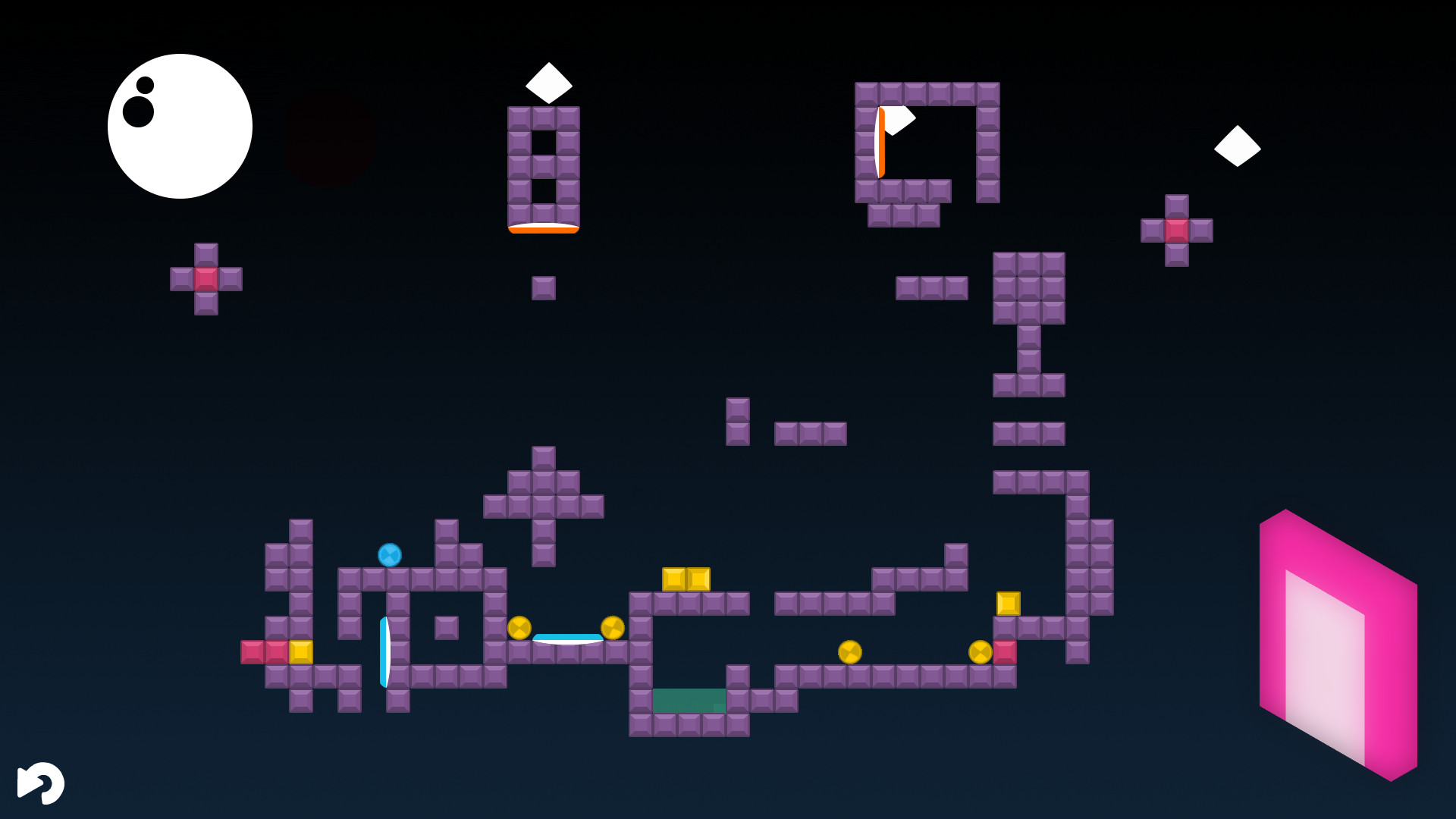This screenshot has height=819, width=1456.
Task: Click the coin near the bottom right pink block
Action: (979, 651)
